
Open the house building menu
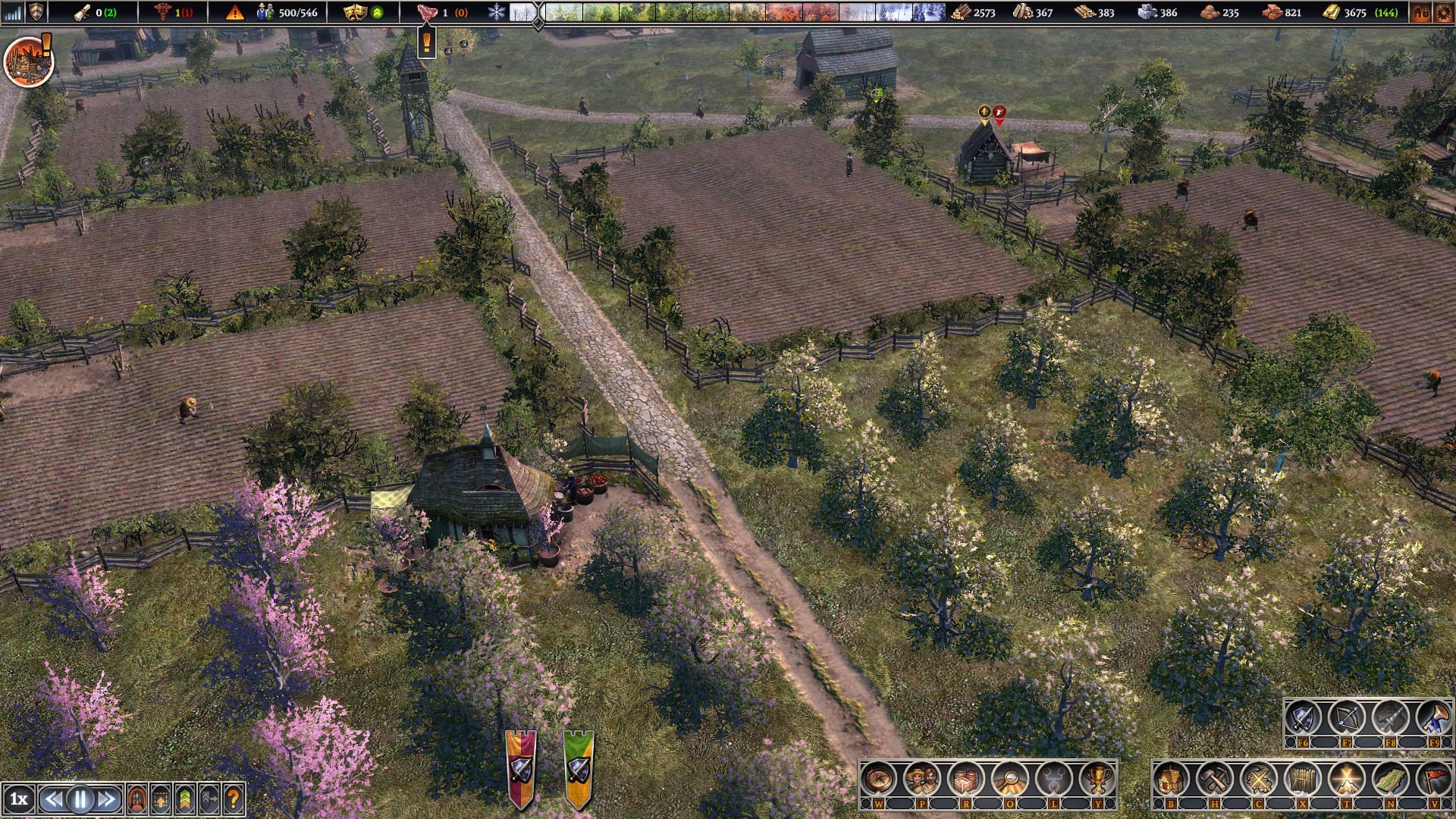coord(1172,778)
